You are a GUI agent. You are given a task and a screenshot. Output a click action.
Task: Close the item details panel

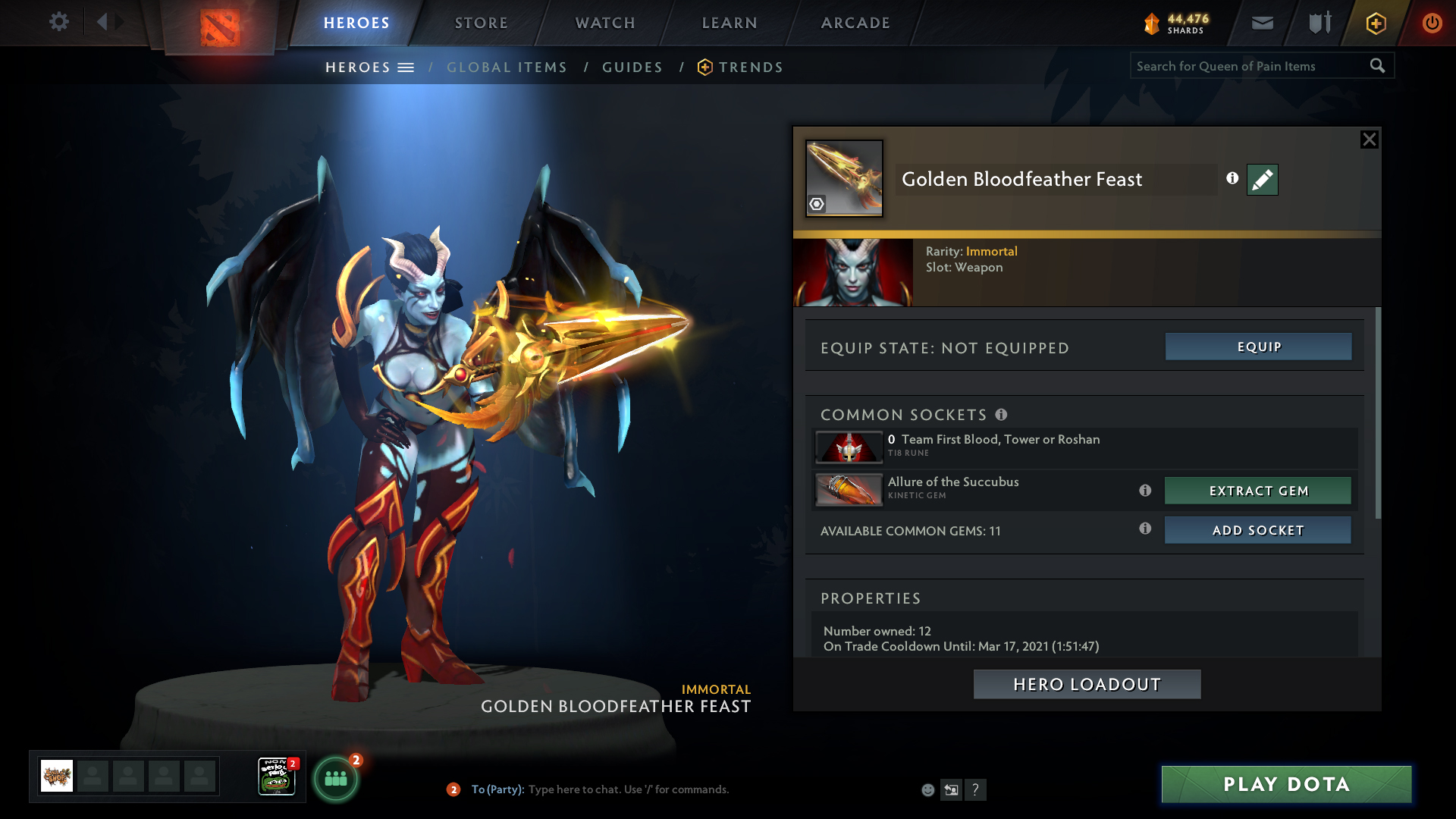pyautogui.click(x=1369, y=140)
